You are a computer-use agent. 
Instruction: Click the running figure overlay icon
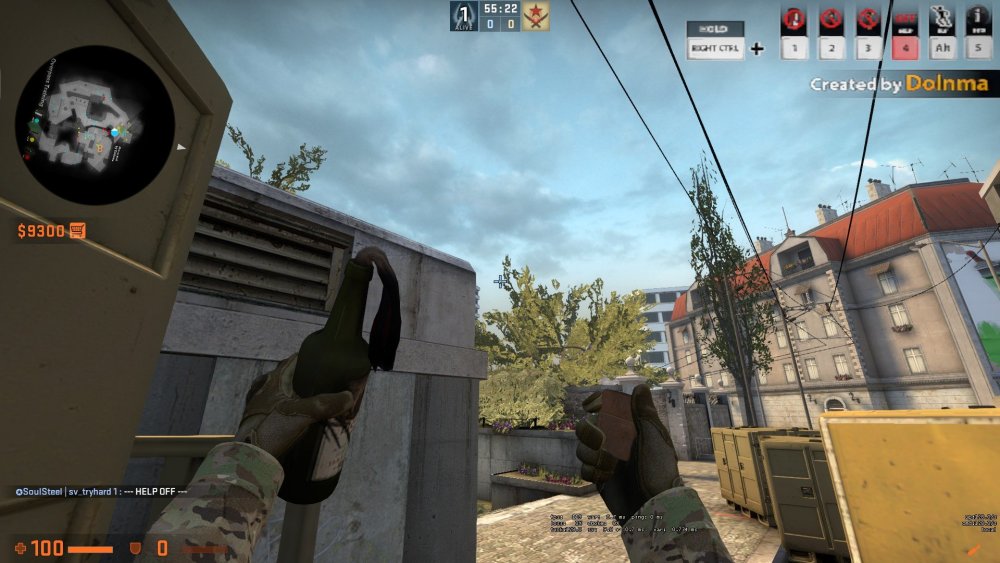(942, 19)
